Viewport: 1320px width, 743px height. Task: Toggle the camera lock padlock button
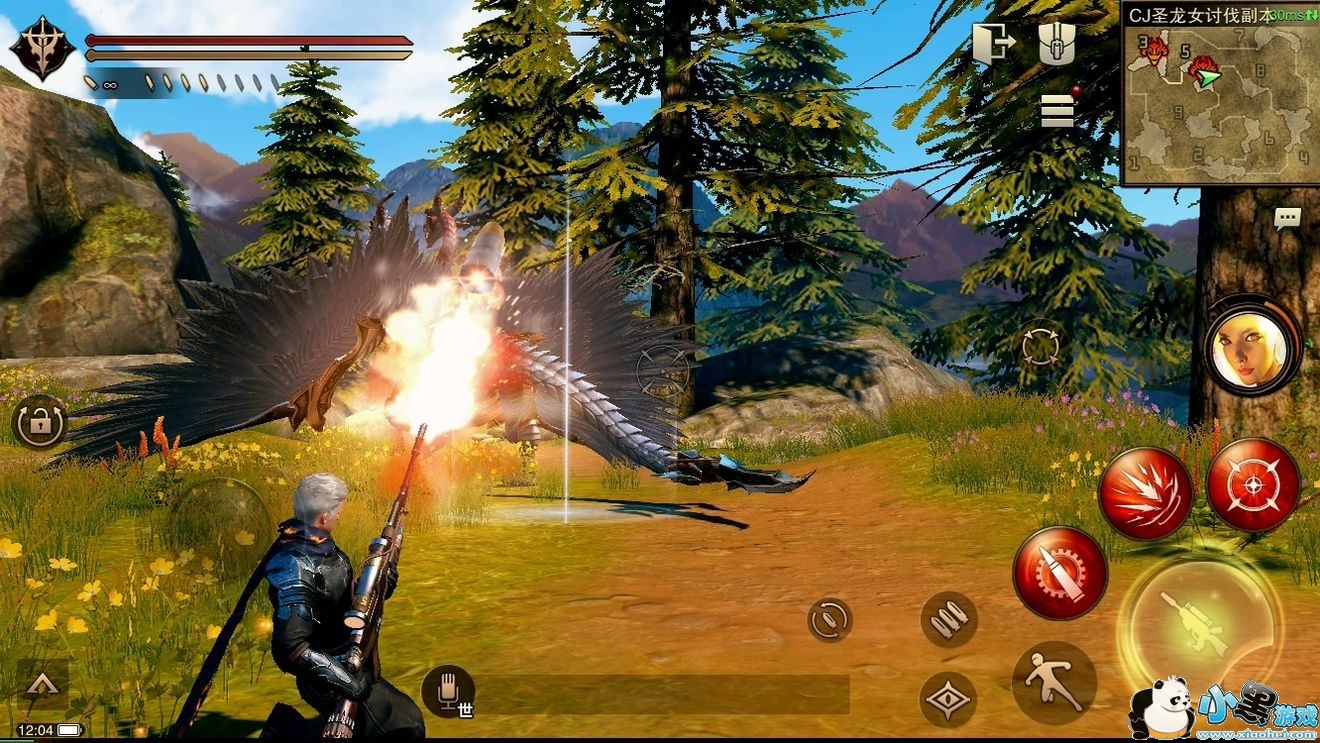pos(39,424)
